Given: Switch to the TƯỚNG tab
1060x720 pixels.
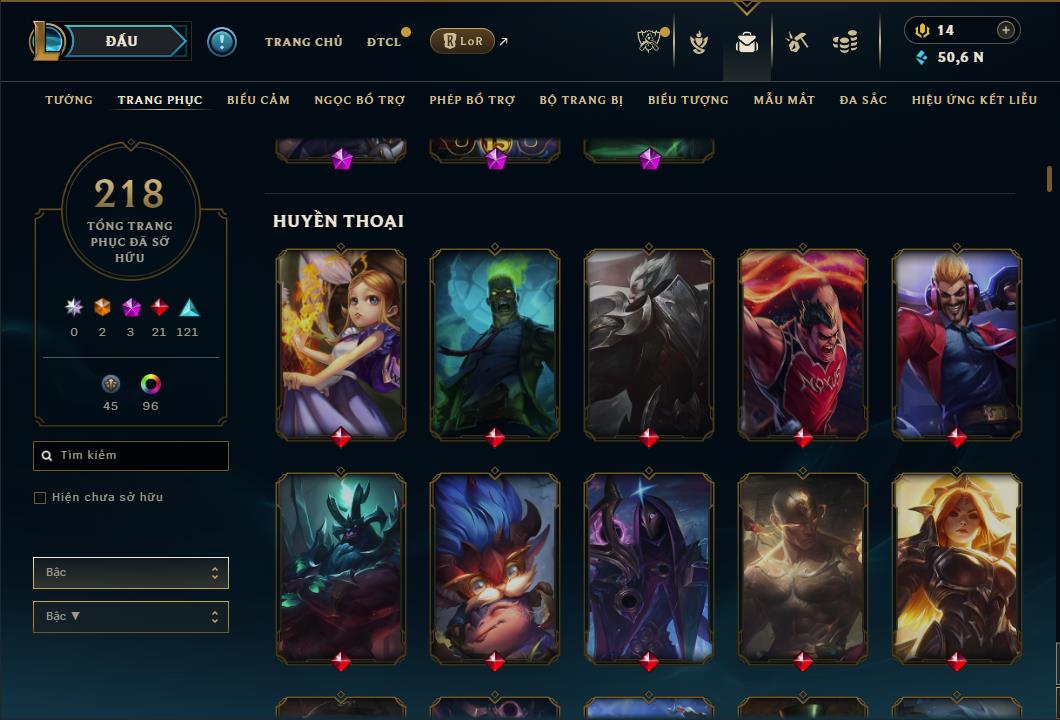Looking at the screenshot, I should click(69, 100).
